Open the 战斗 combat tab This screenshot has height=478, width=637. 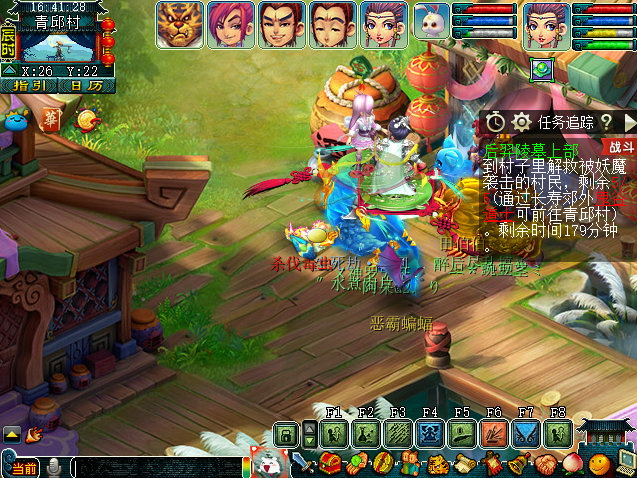click(621, 146)
